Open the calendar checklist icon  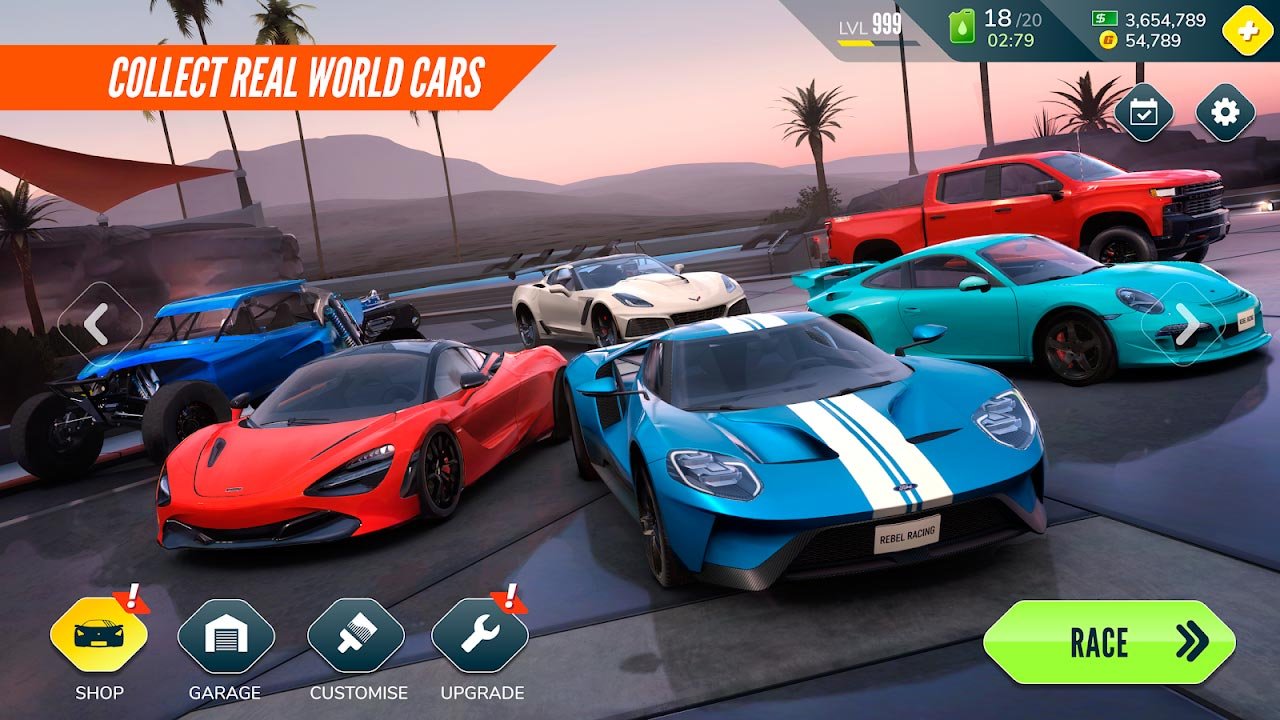1144,112
